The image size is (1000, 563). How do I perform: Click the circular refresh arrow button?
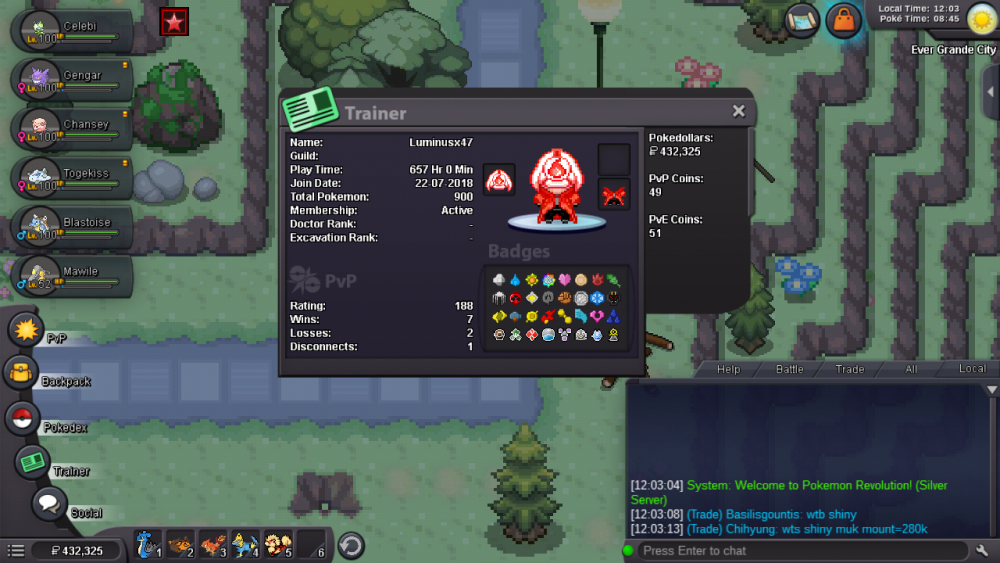(350, 546)
